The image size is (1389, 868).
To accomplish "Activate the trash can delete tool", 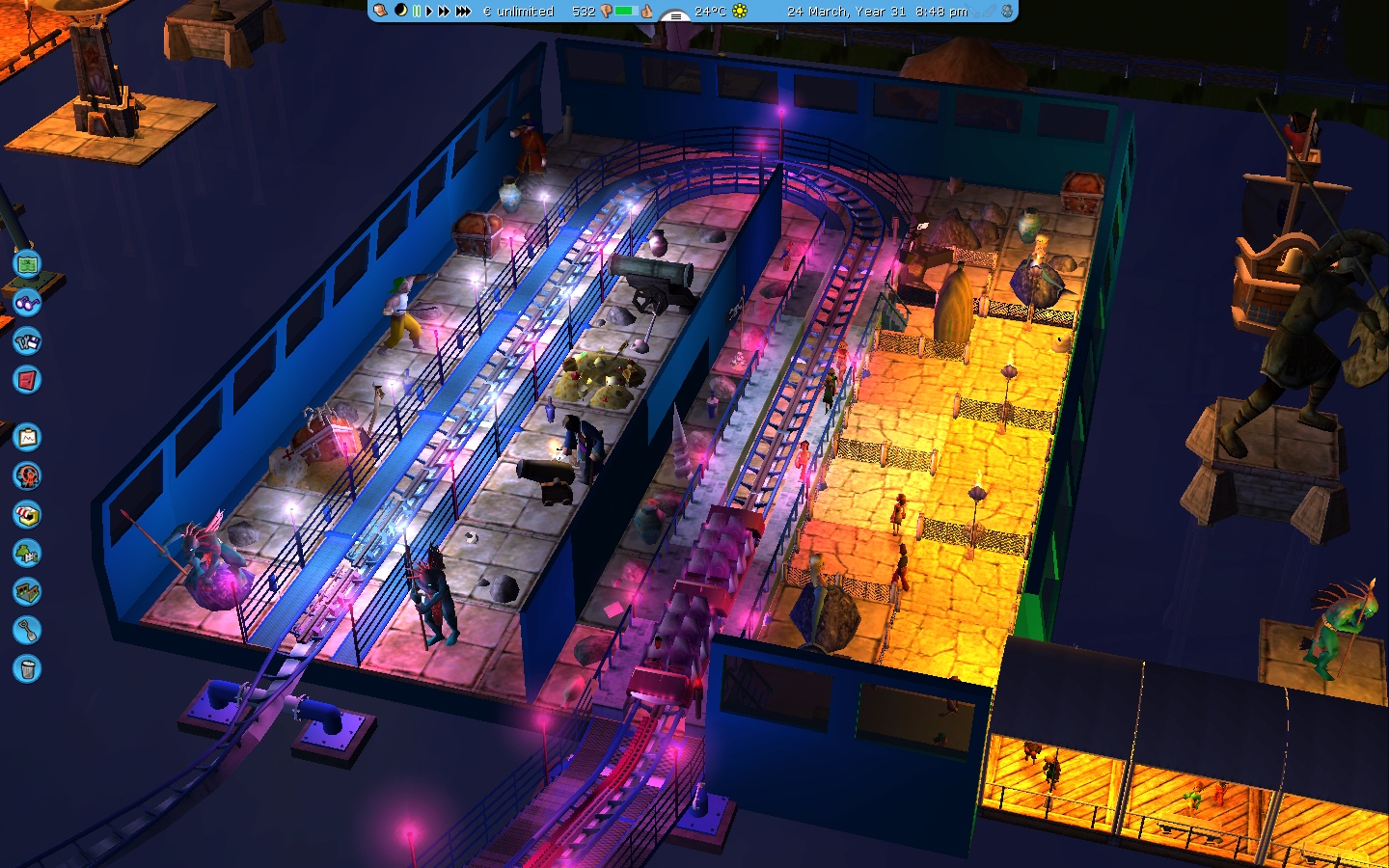I will [27, 668].
